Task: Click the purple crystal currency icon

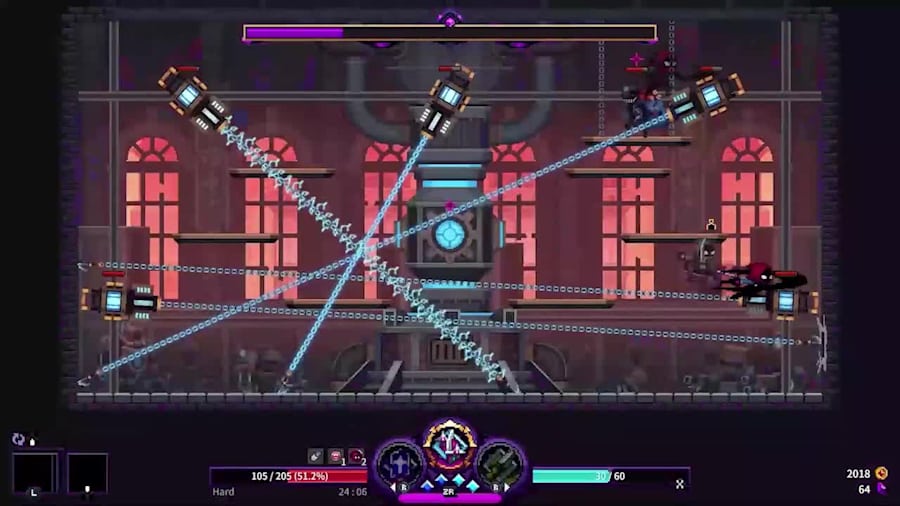Action: click(881, 489)
